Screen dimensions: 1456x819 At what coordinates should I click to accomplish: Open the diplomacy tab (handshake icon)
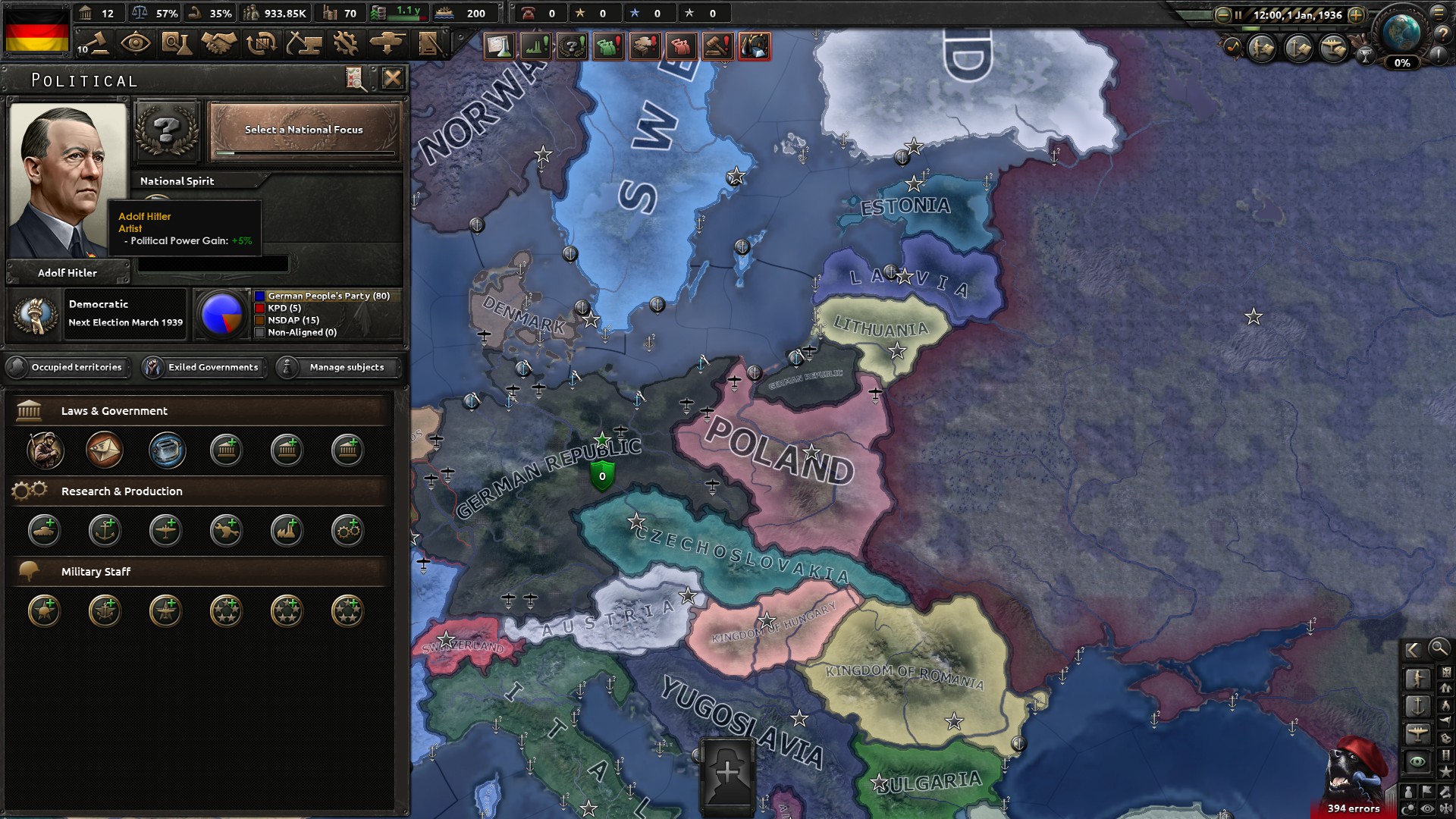(221, 42)
